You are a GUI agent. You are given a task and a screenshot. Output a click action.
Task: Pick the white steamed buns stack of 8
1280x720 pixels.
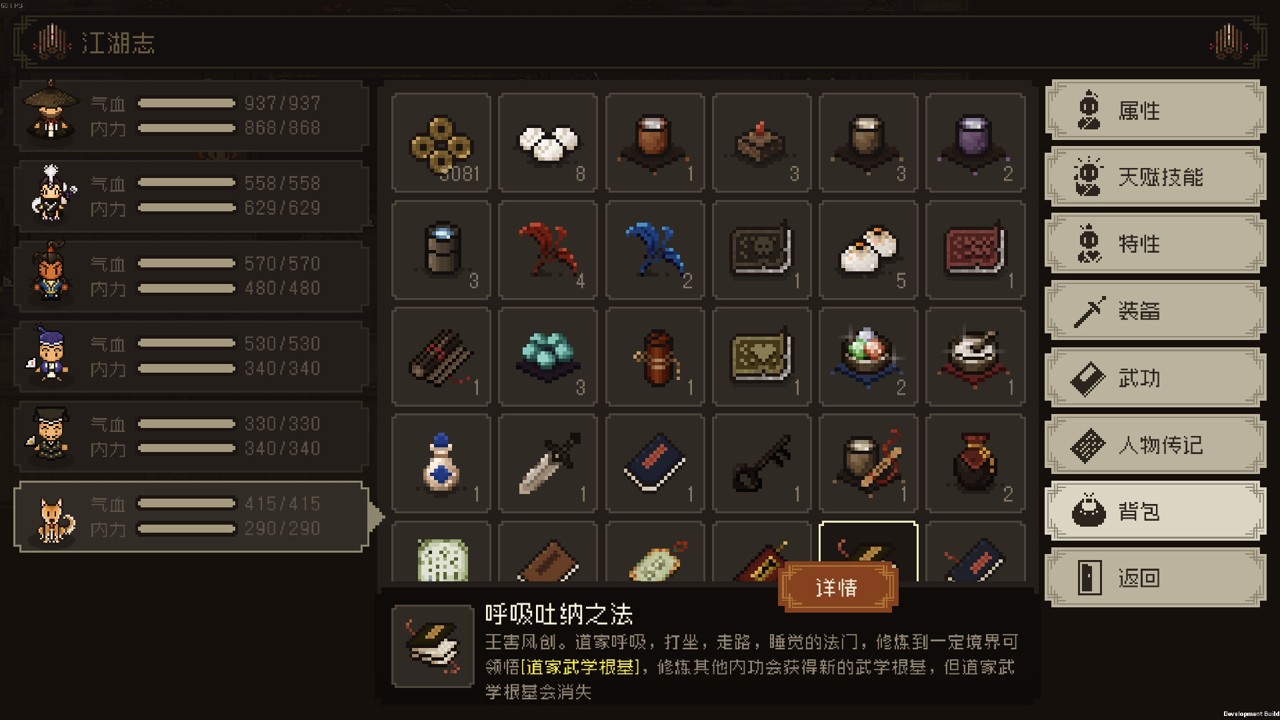tap(548, 142)
